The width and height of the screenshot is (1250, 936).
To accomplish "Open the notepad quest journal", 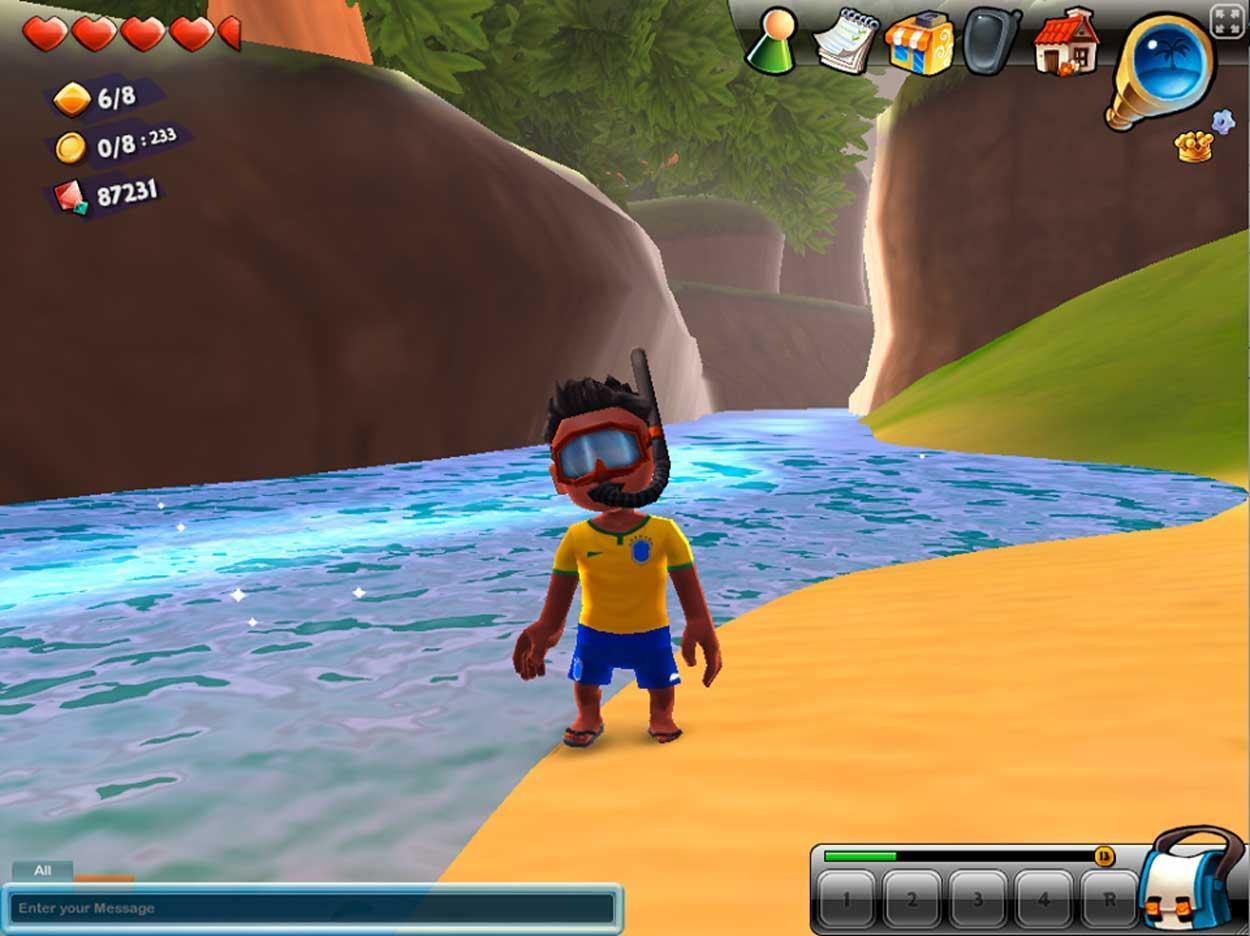I will coord(846,41).
